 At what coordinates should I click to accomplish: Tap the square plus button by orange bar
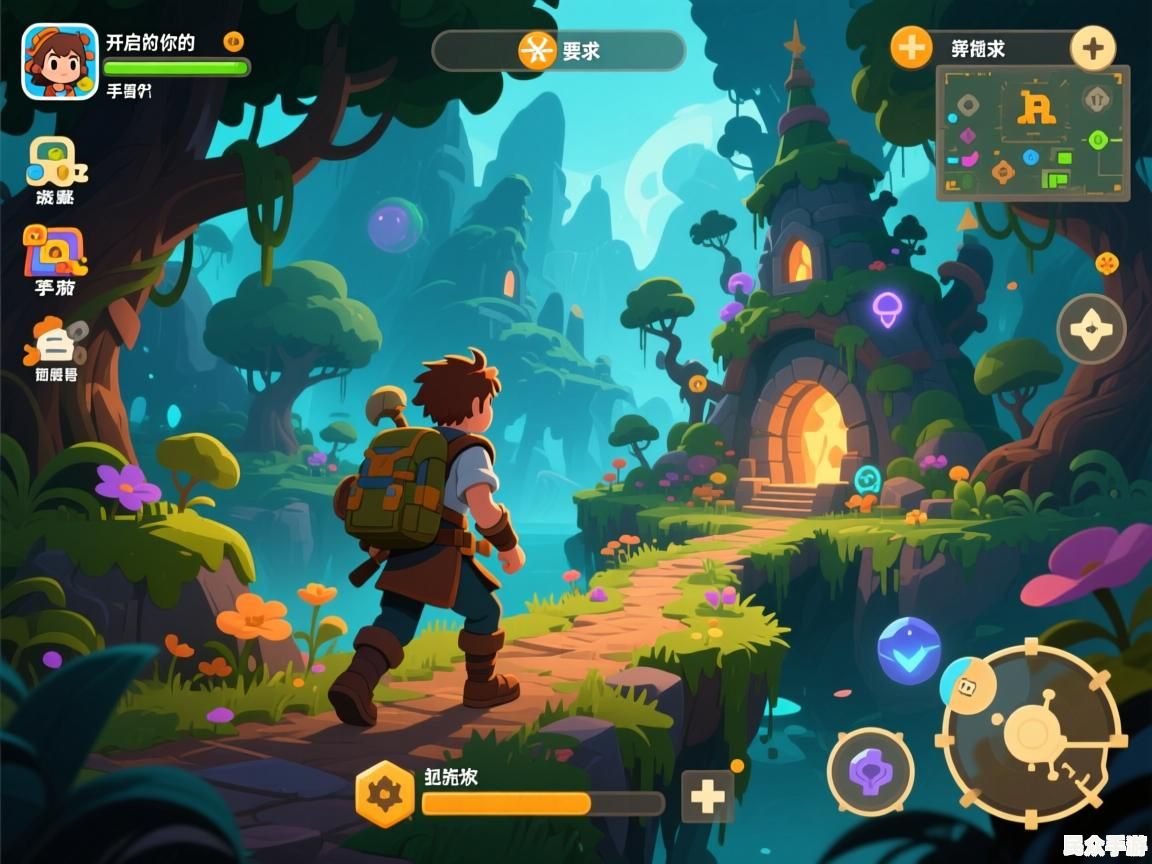(707, 797)
